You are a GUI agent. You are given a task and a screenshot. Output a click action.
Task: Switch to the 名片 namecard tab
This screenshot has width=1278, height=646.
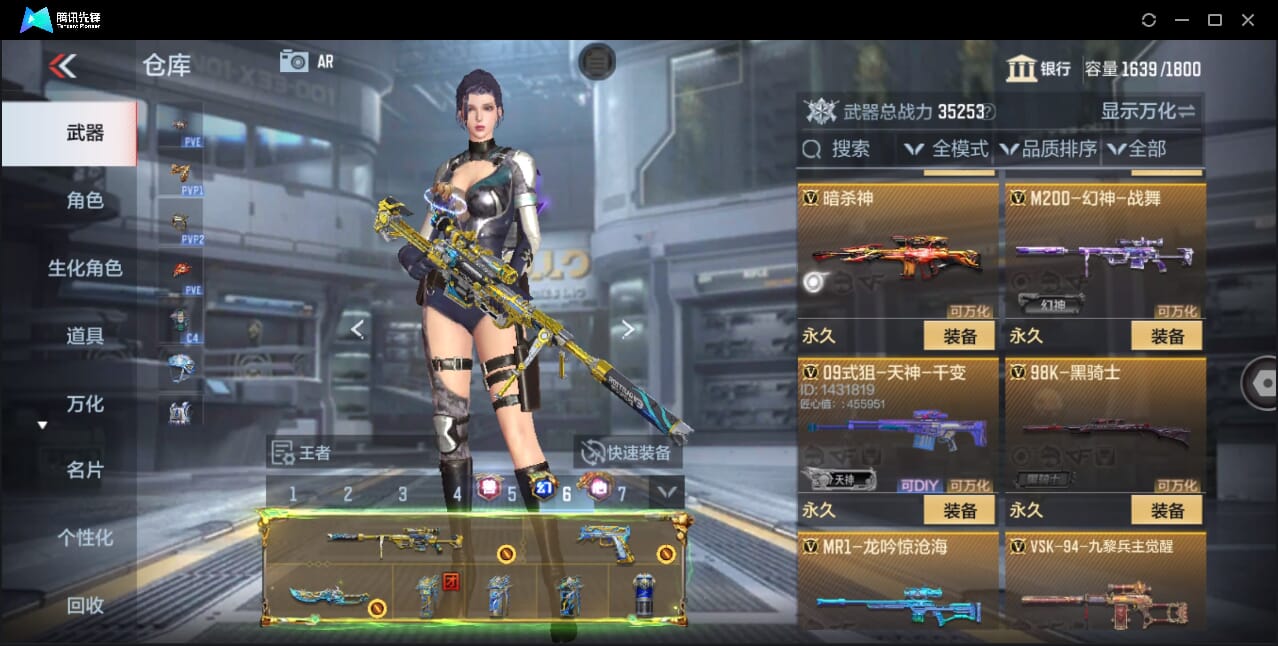coord(85,470)
